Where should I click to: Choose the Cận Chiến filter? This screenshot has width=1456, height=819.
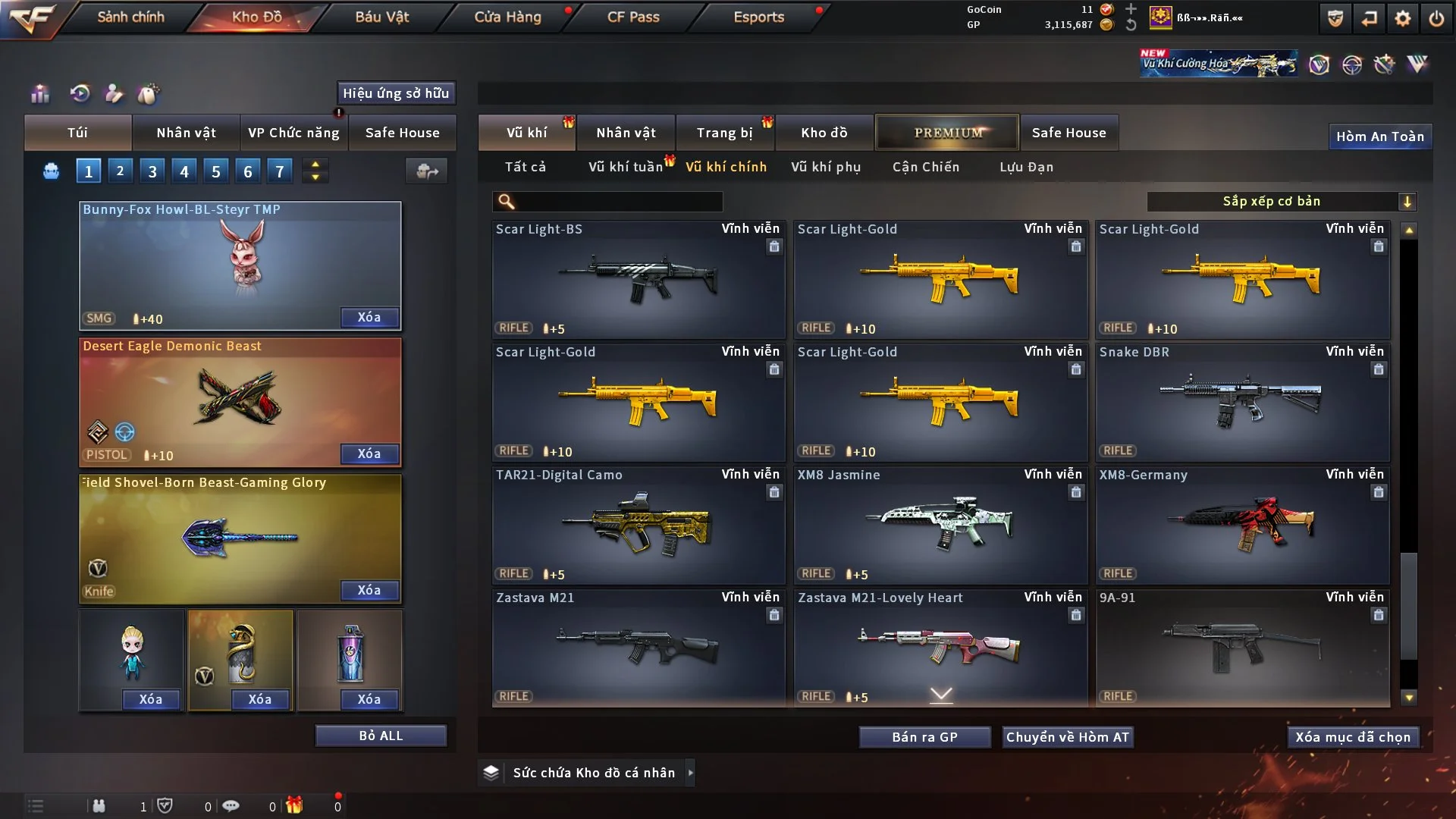925,167
